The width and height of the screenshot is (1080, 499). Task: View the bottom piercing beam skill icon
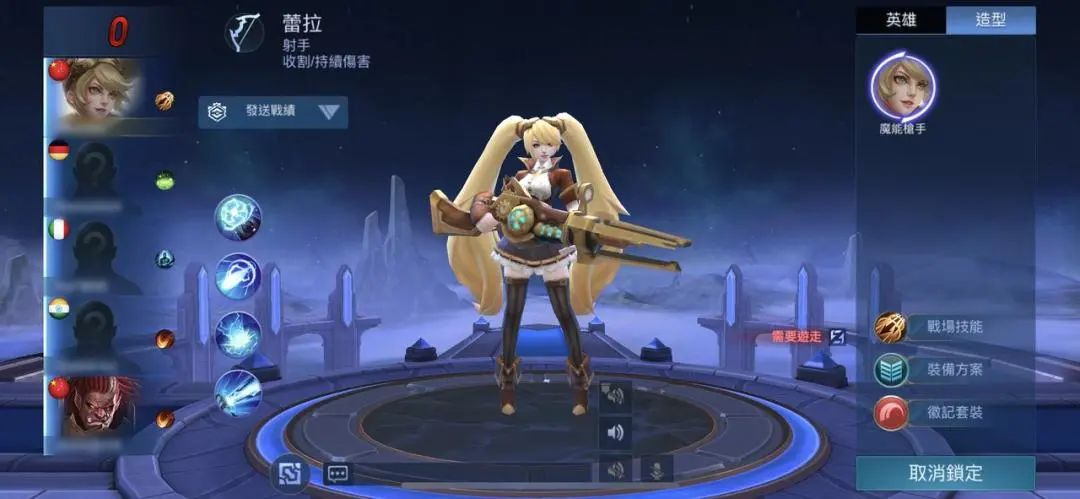238,392
